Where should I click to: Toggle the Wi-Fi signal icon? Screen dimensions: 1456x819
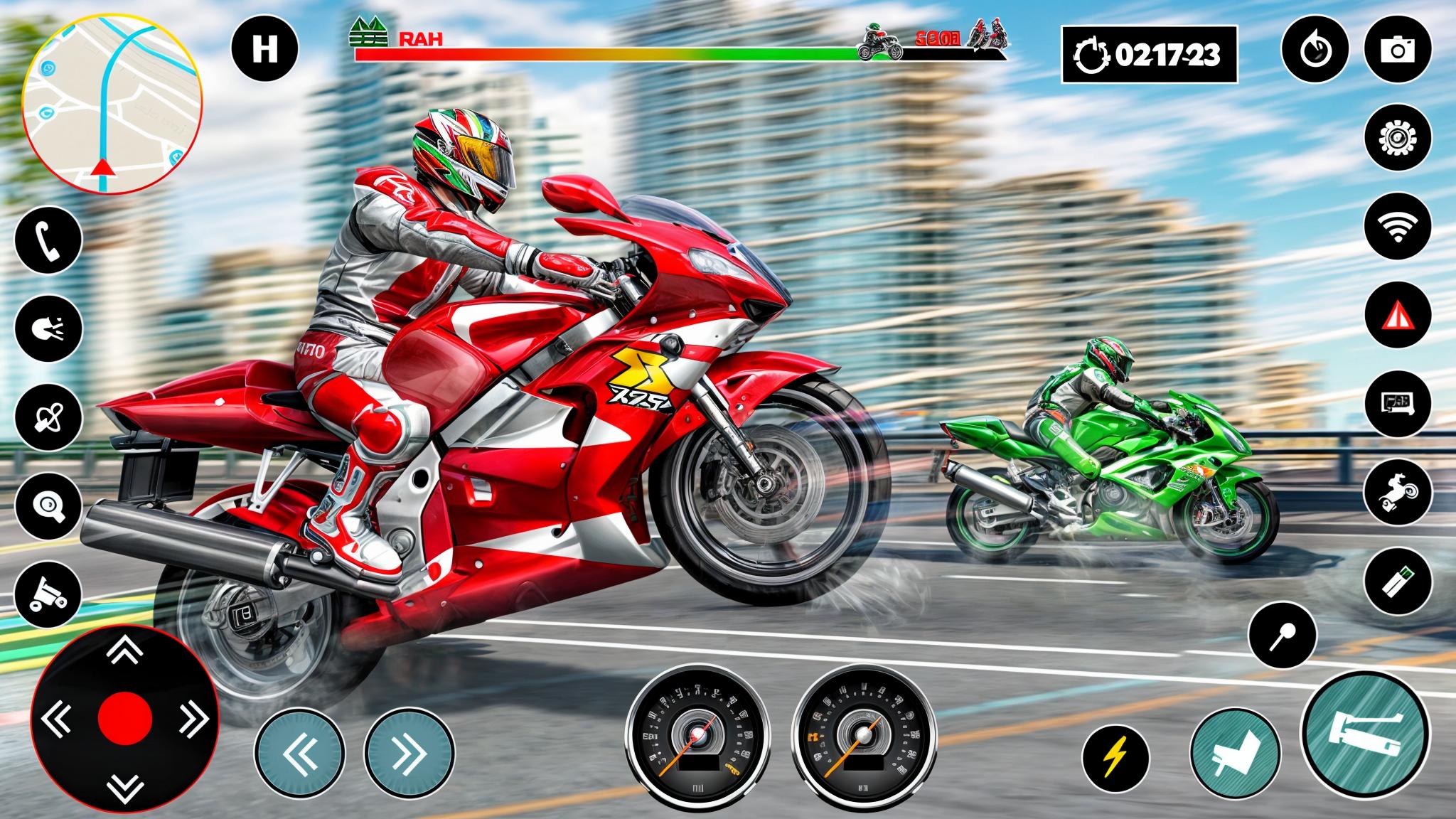point(1398,225)
